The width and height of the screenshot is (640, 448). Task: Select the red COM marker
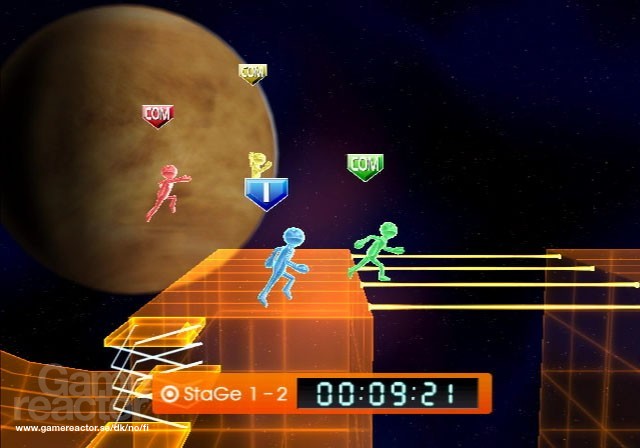tap(158, 116)
